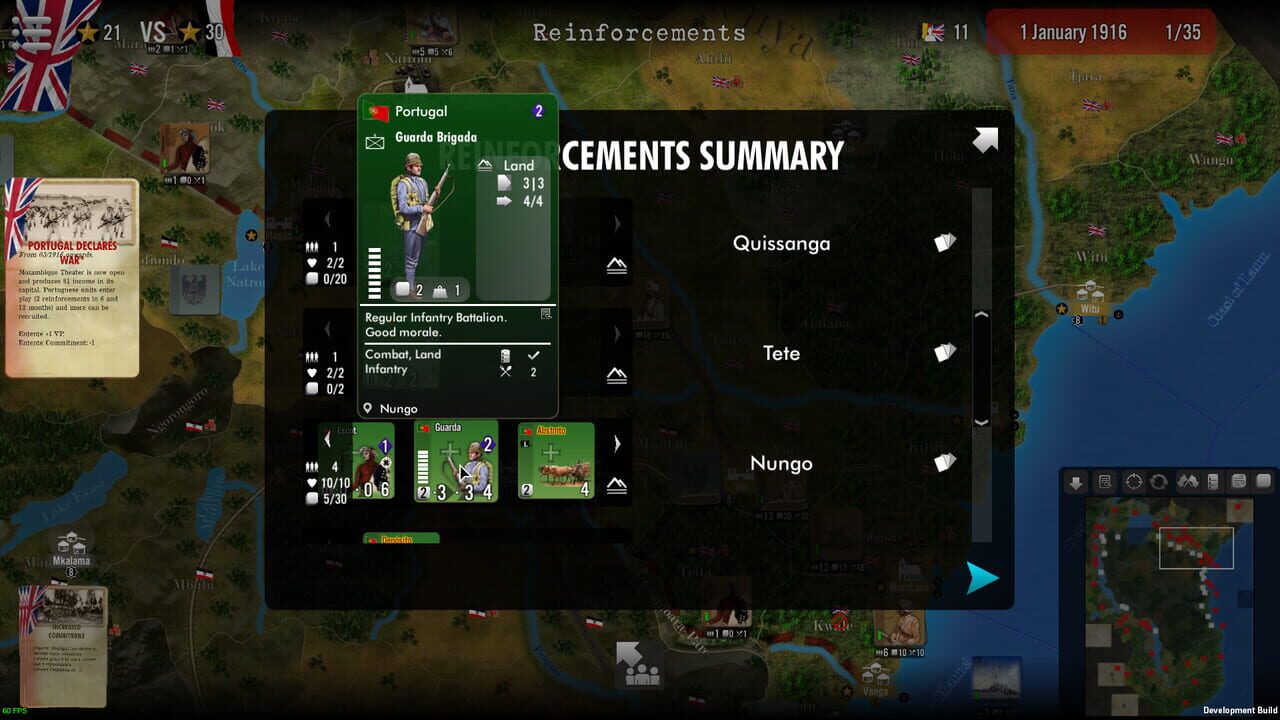This screenshot has width=1280, height=720.
Task: Open the message log icon above the minimap
Action: (1103, 481)
